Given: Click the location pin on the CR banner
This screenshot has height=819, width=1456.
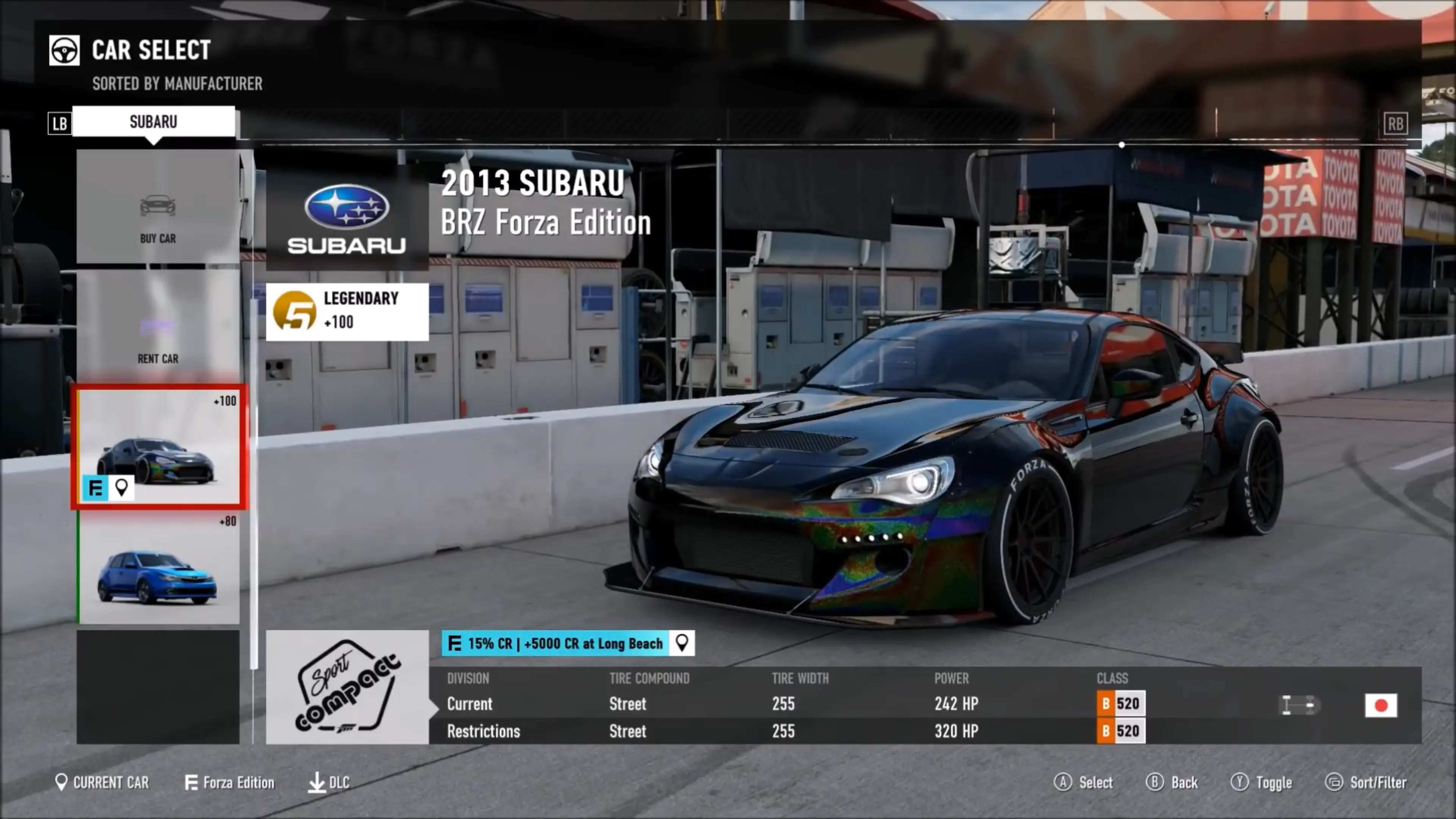Looking at the screenshot, I should (682, 643).
